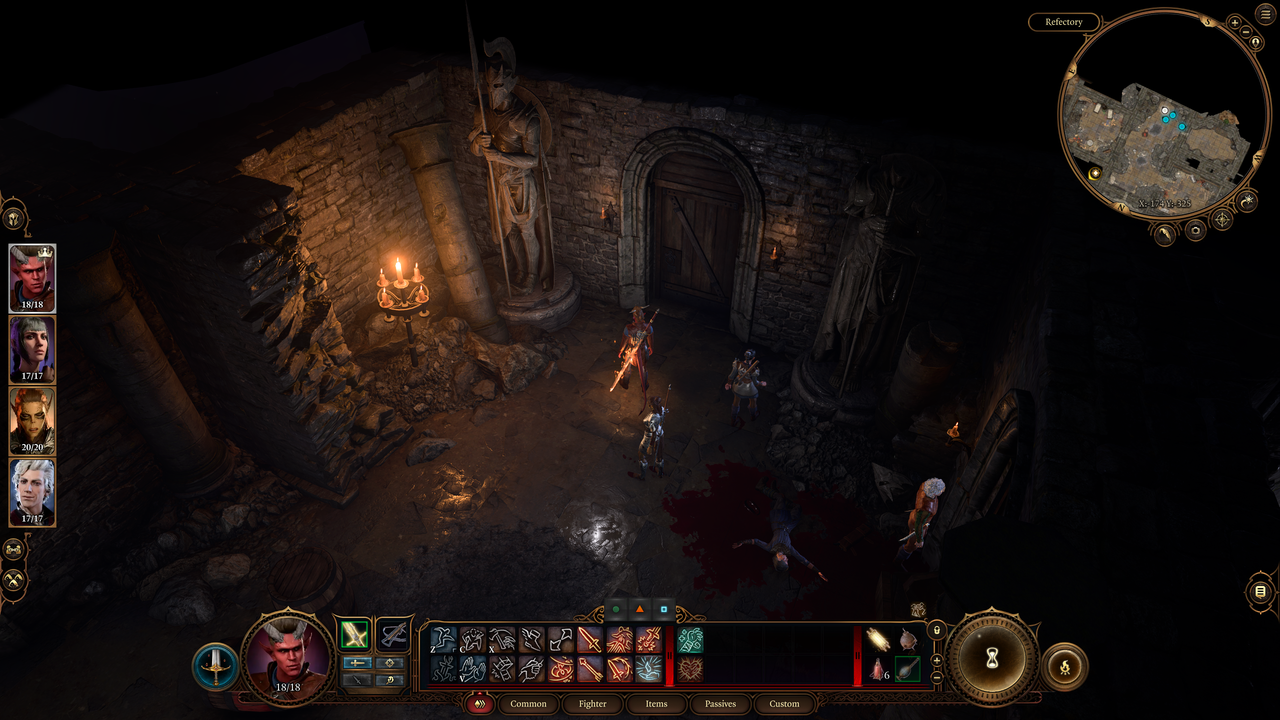Open the main menu hamburger button

[x=1265, y=13]
